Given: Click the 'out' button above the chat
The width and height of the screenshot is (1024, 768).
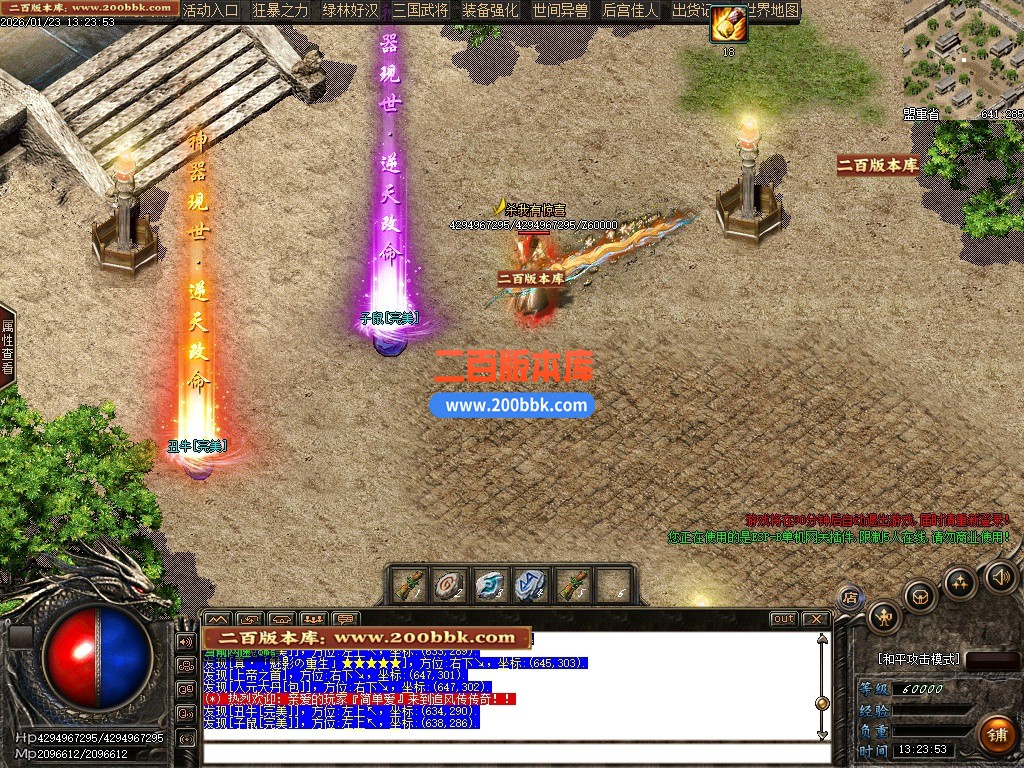Looking at the screenshot, I should 784,619.
